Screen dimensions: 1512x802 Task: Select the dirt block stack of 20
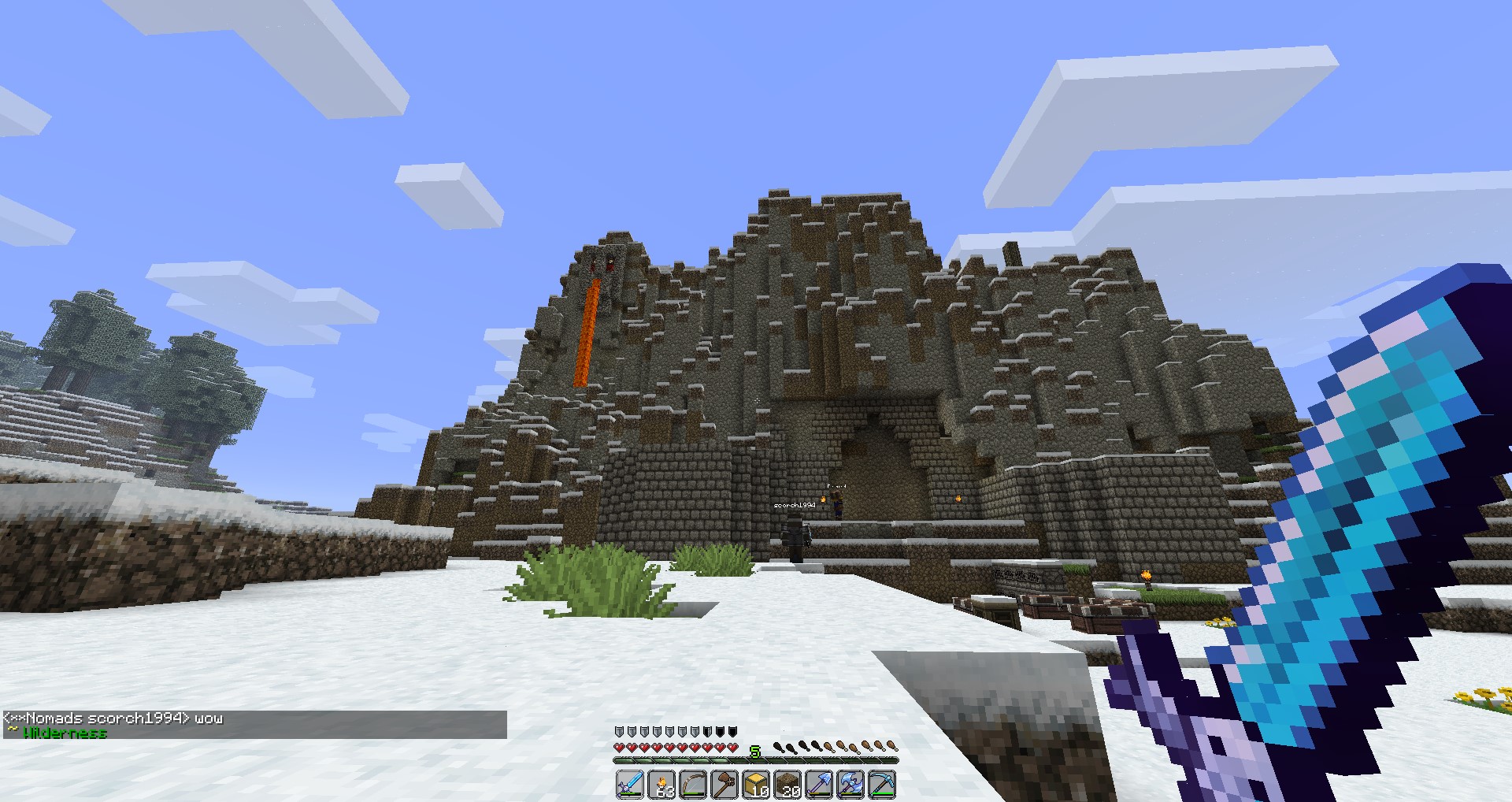point(787,785)
